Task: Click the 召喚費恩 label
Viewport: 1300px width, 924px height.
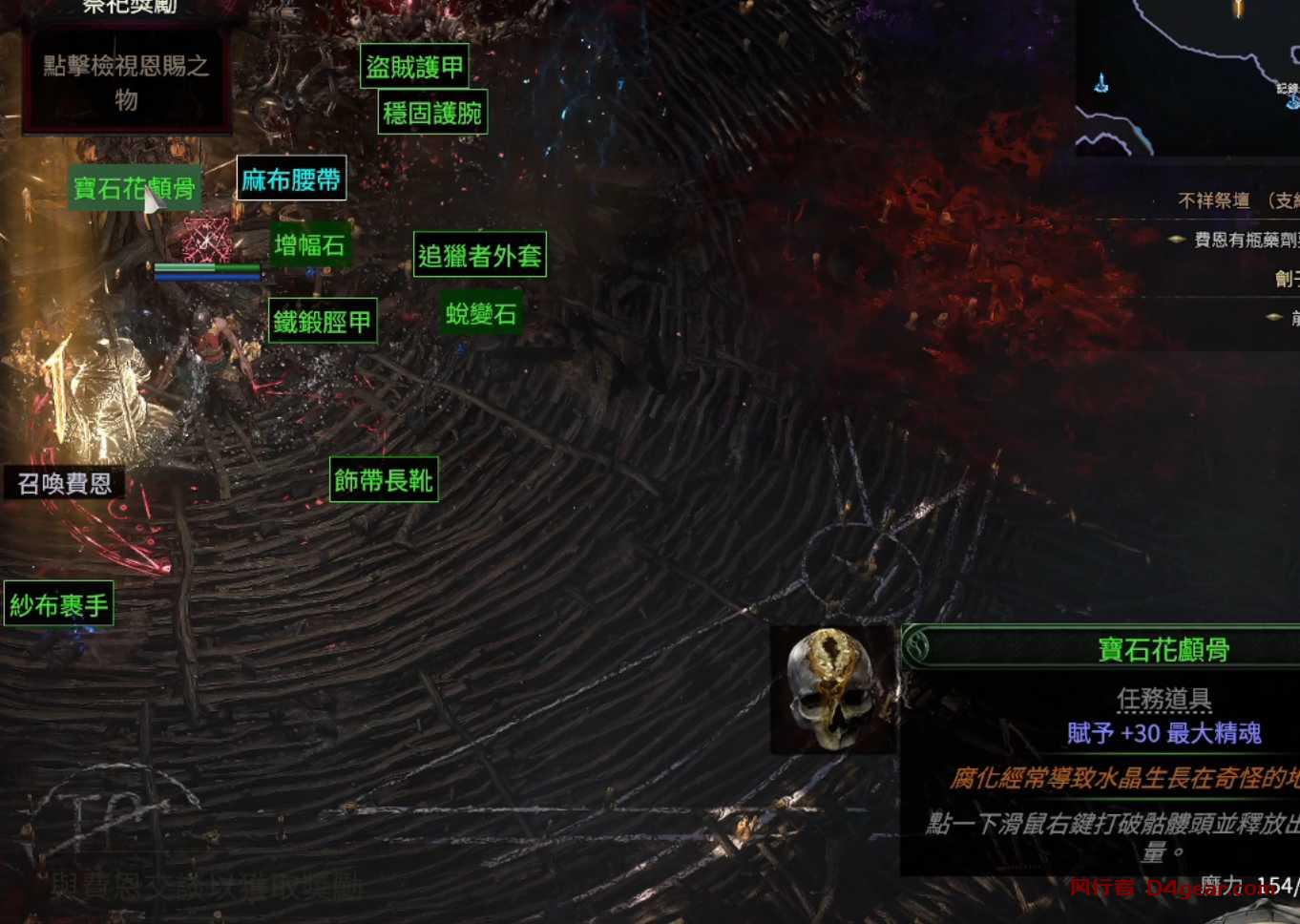Action: tap(64, 484)
